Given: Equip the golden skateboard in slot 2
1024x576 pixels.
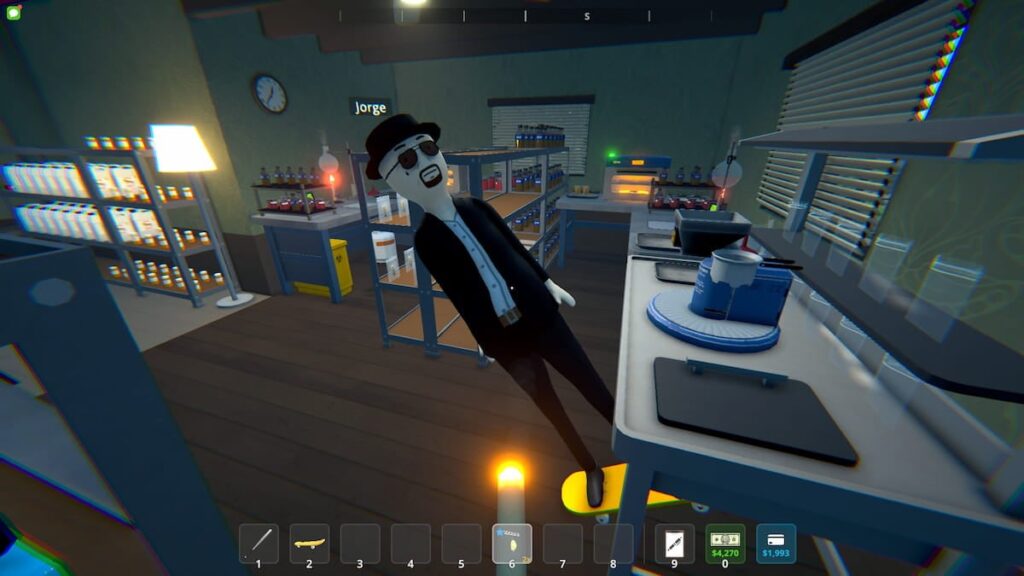Looking at the screenshot, I should pos(309,543).
